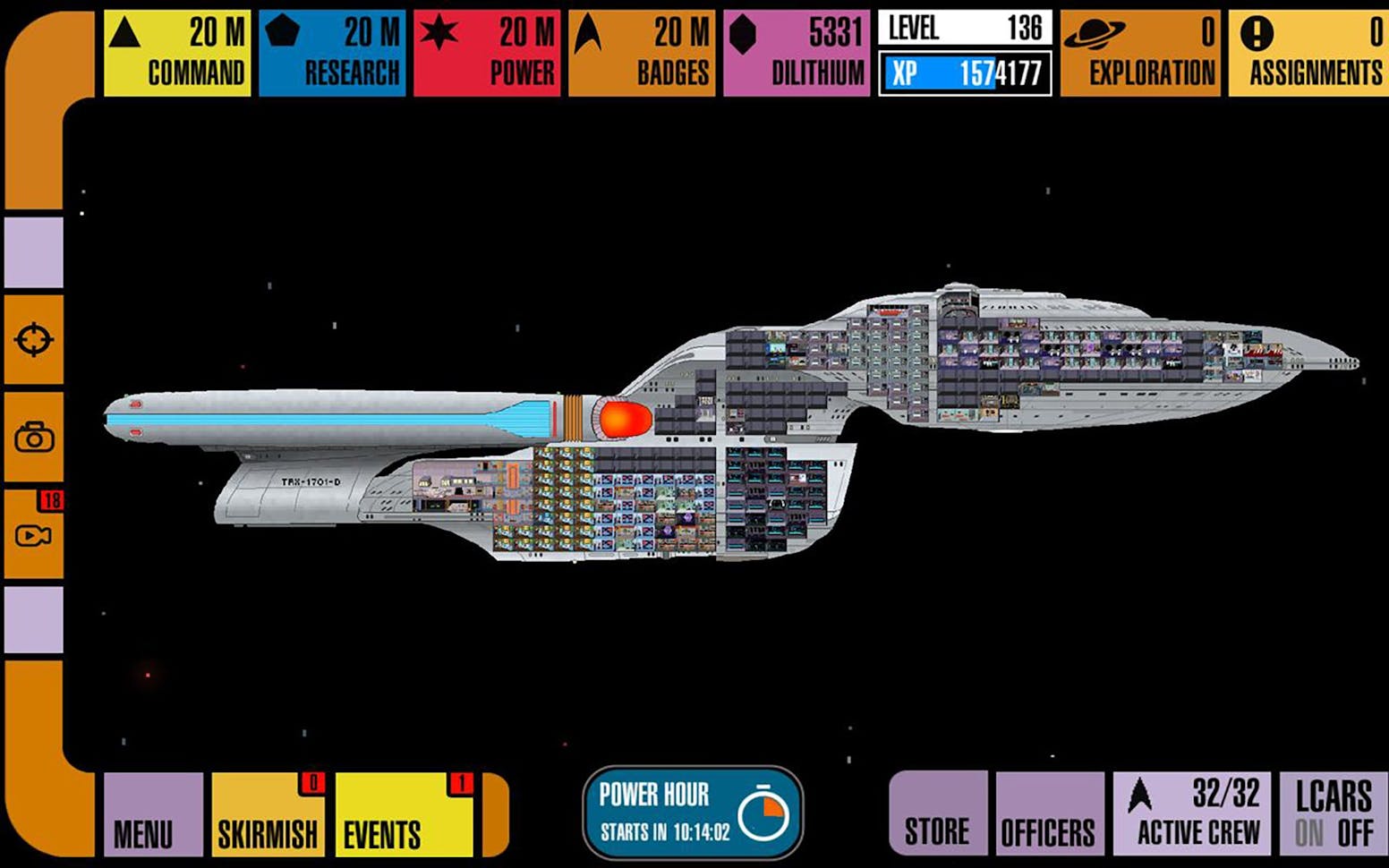Viewport: 1389px width, 868px height.
Task: View the 32/32 Active Crew roster
Action: point(1190,814)
